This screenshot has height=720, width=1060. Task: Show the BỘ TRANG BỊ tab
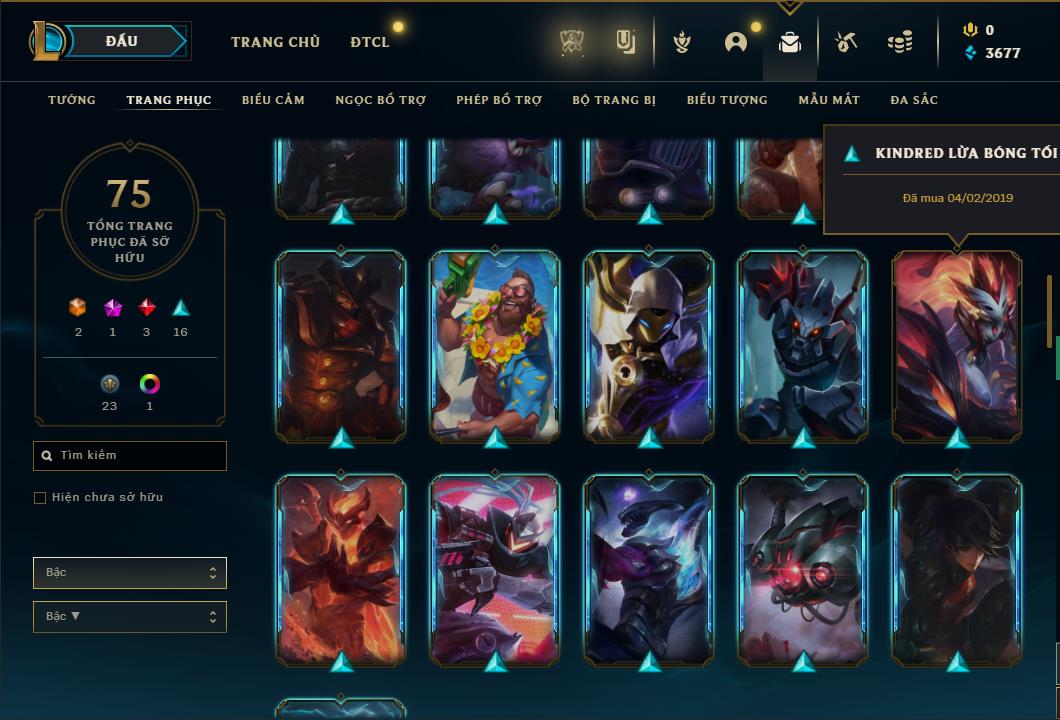[x=614, y=100]
